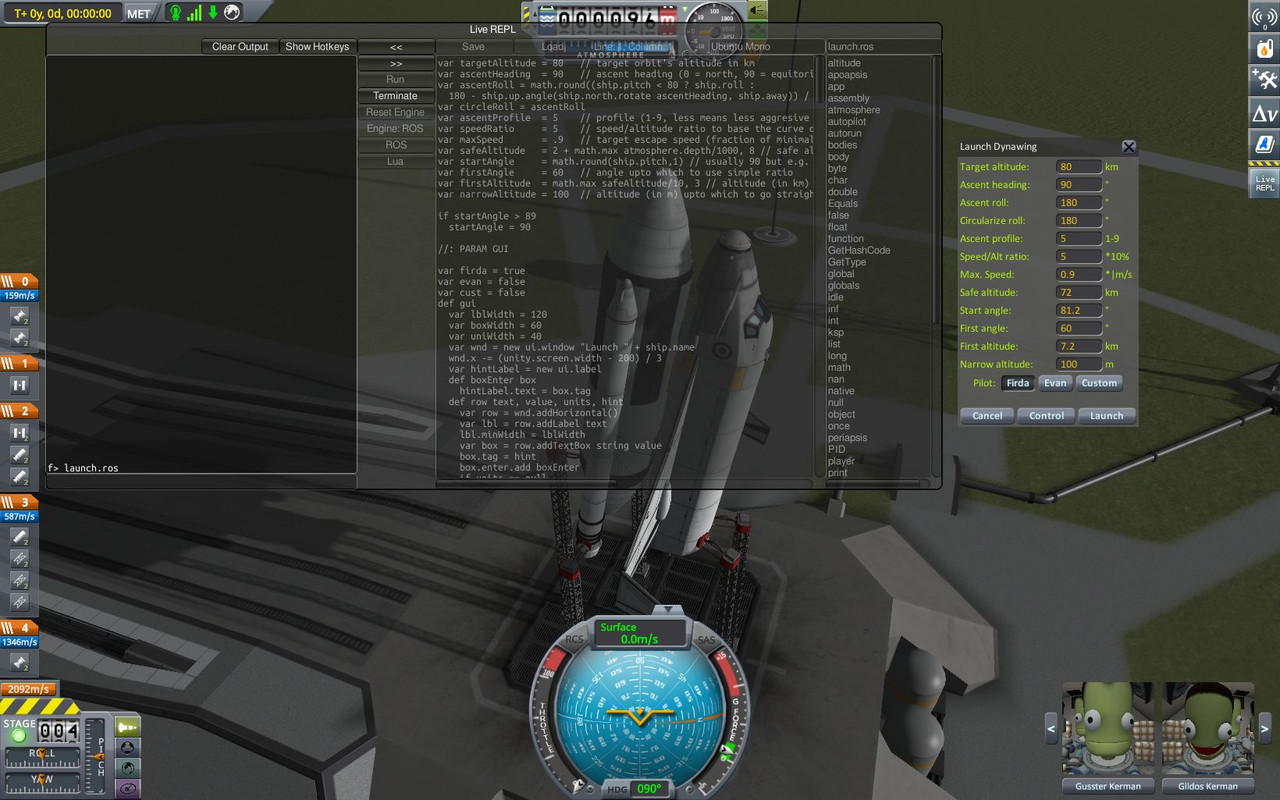
Task: Edit the Target altitude value field
Action: 1080,167
